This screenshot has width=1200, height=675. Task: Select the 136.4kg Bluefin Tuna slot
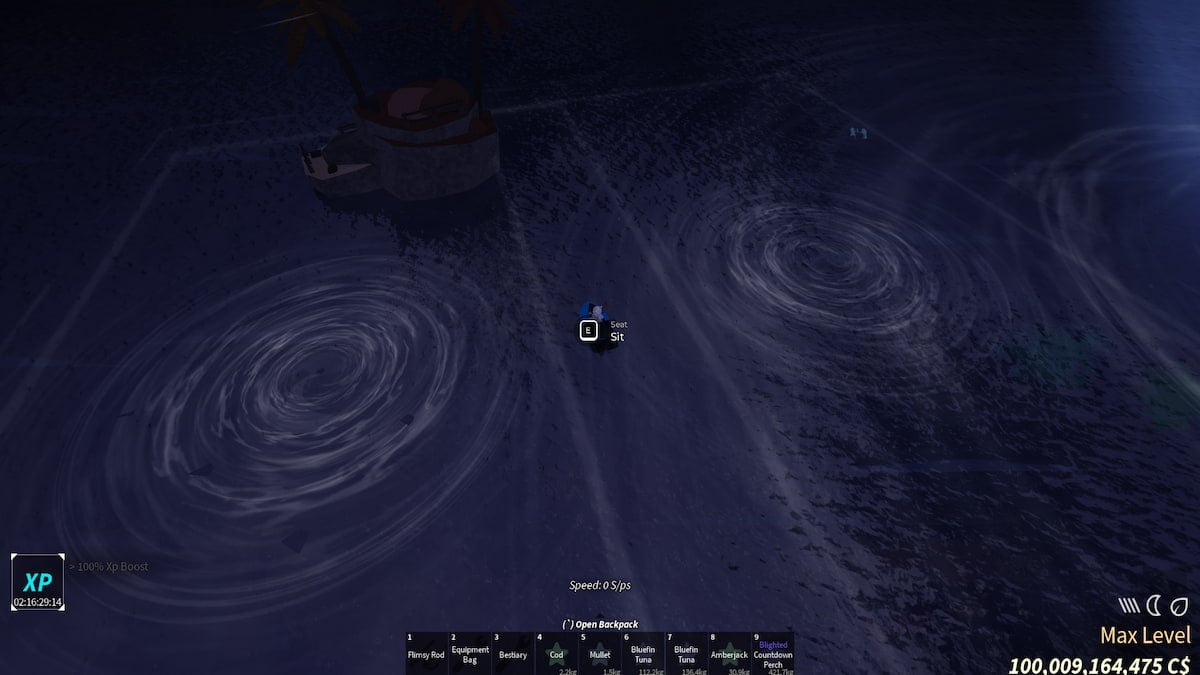tap(686, 654)
